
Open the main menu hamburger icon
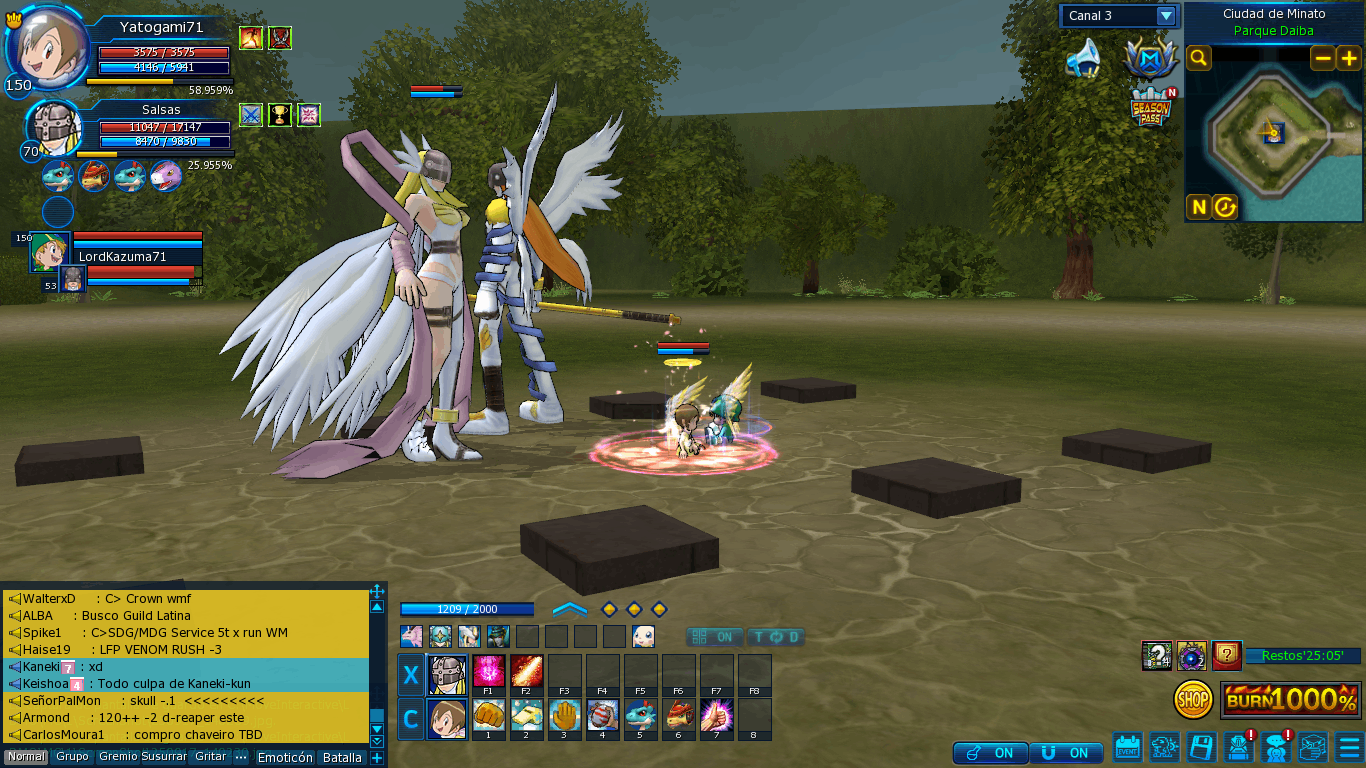1349,747
